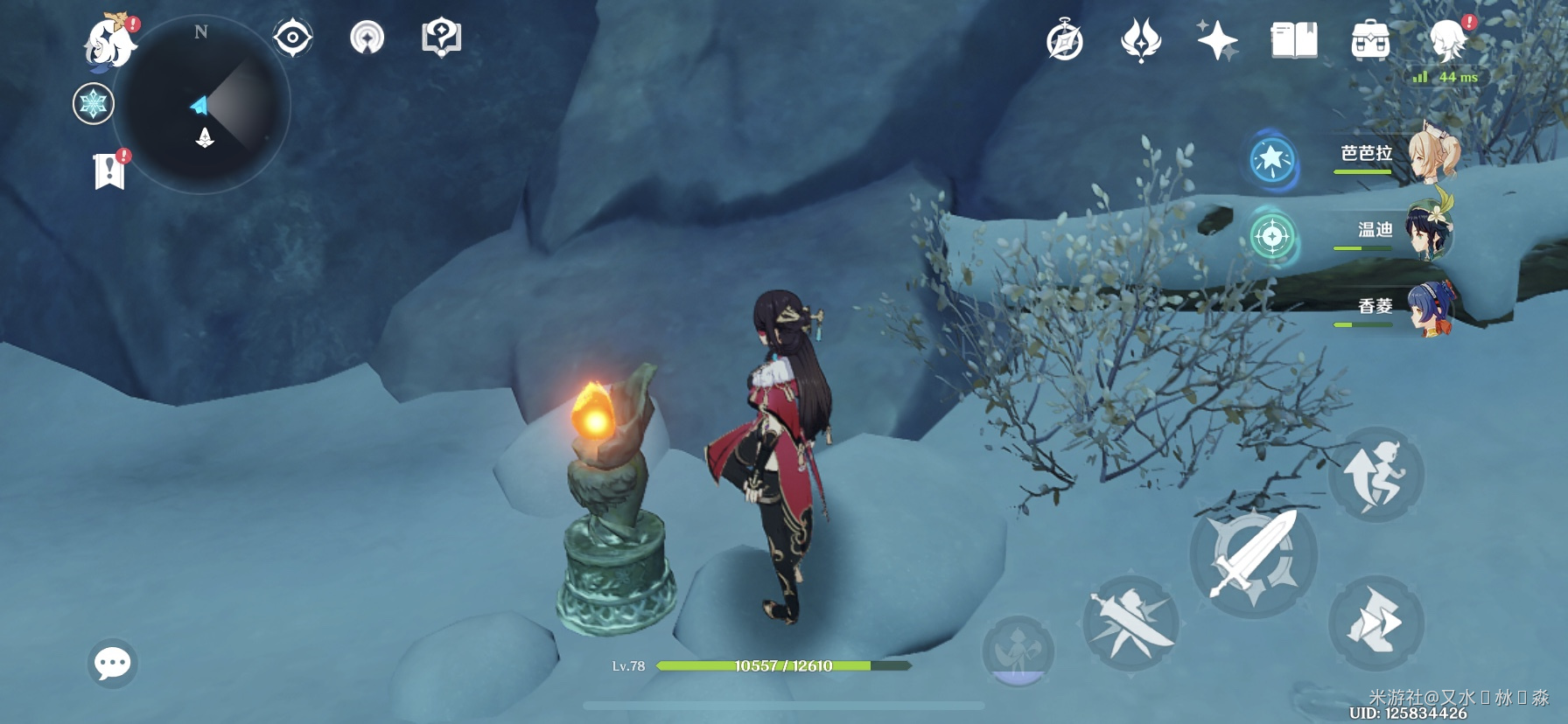Image resolution: width=1568 pixels, height=724 pixels.
Task: Tap the sword normal attack button
Action: click(1253, 555)
